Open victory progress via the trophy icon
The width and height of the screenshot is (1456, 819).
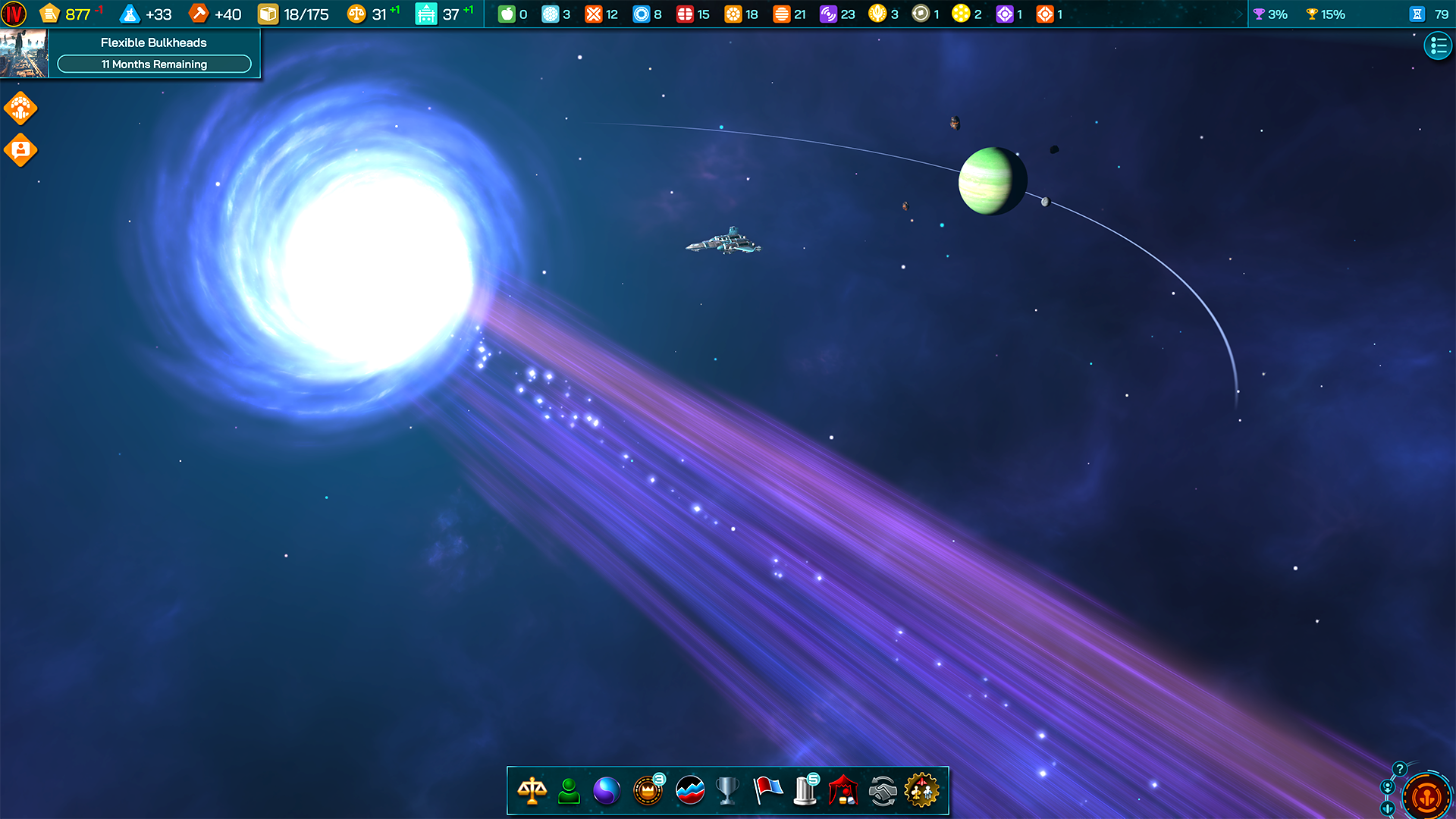tap(727, 790)
